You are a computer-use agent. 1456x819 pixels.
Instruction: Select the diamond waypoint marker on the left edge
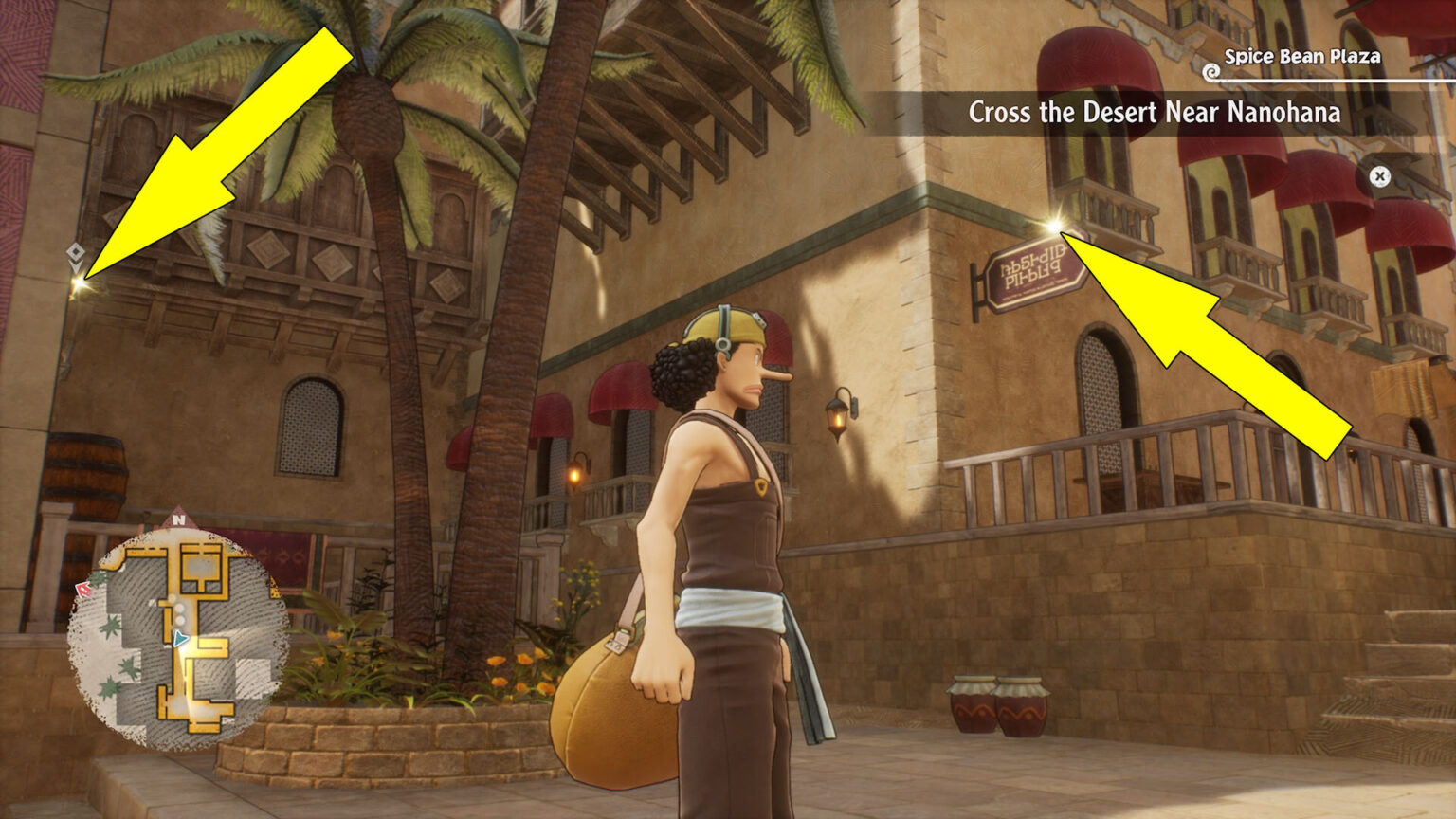pyautogui.click(x=75, y=252)
